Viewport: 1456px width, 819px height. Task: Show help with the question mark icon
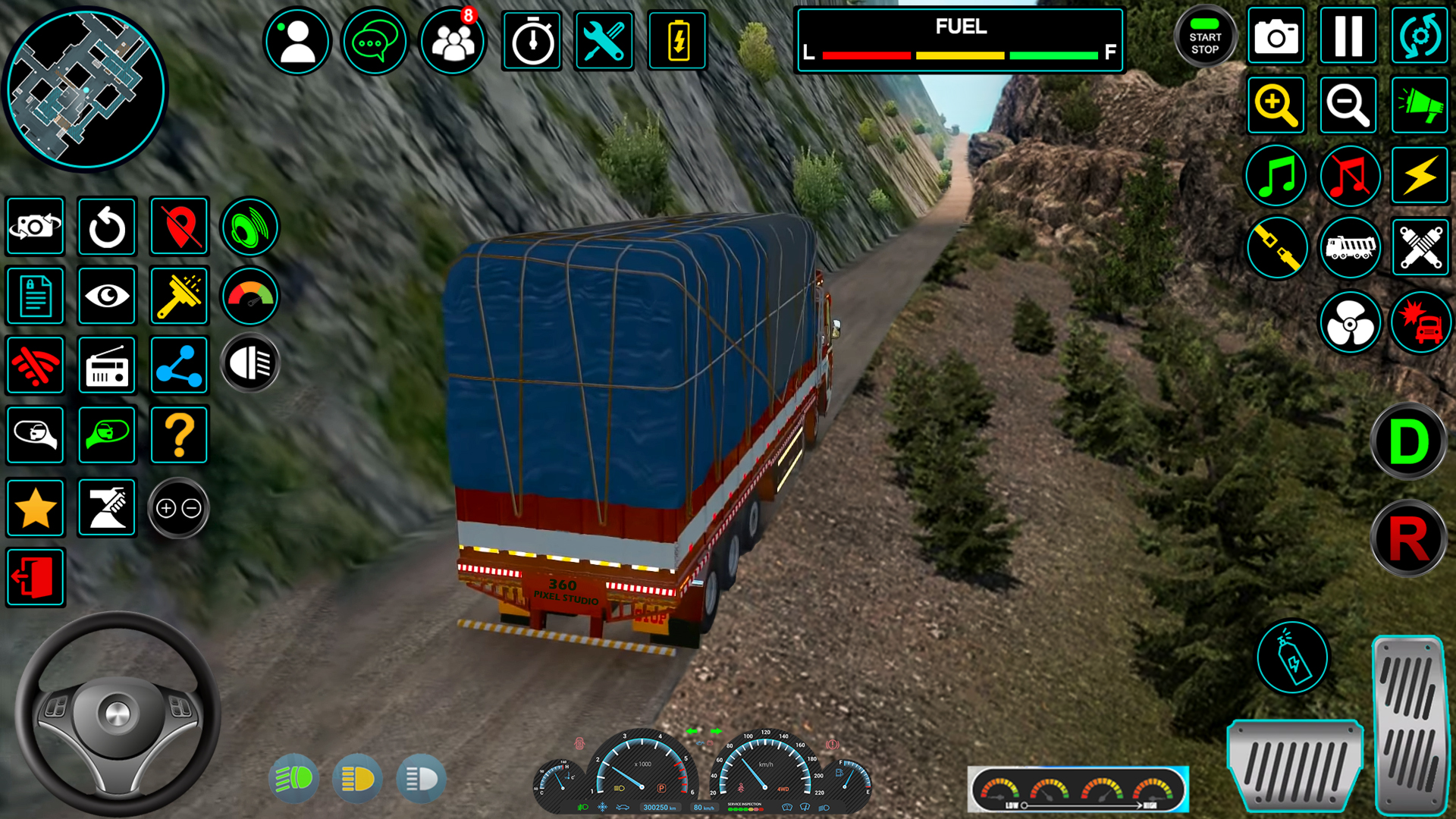pos(179,435)
